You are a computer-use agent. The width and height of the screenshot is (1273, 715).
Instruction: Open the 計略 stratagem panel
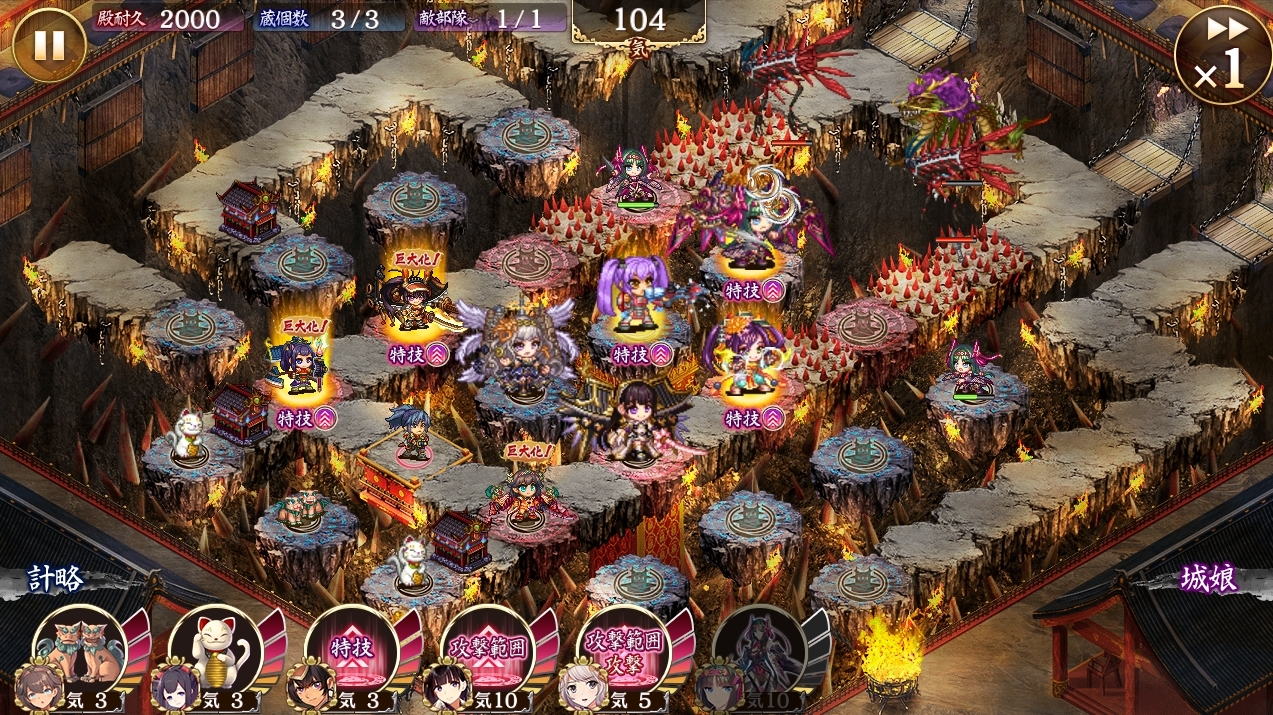[x=56, y=578]
